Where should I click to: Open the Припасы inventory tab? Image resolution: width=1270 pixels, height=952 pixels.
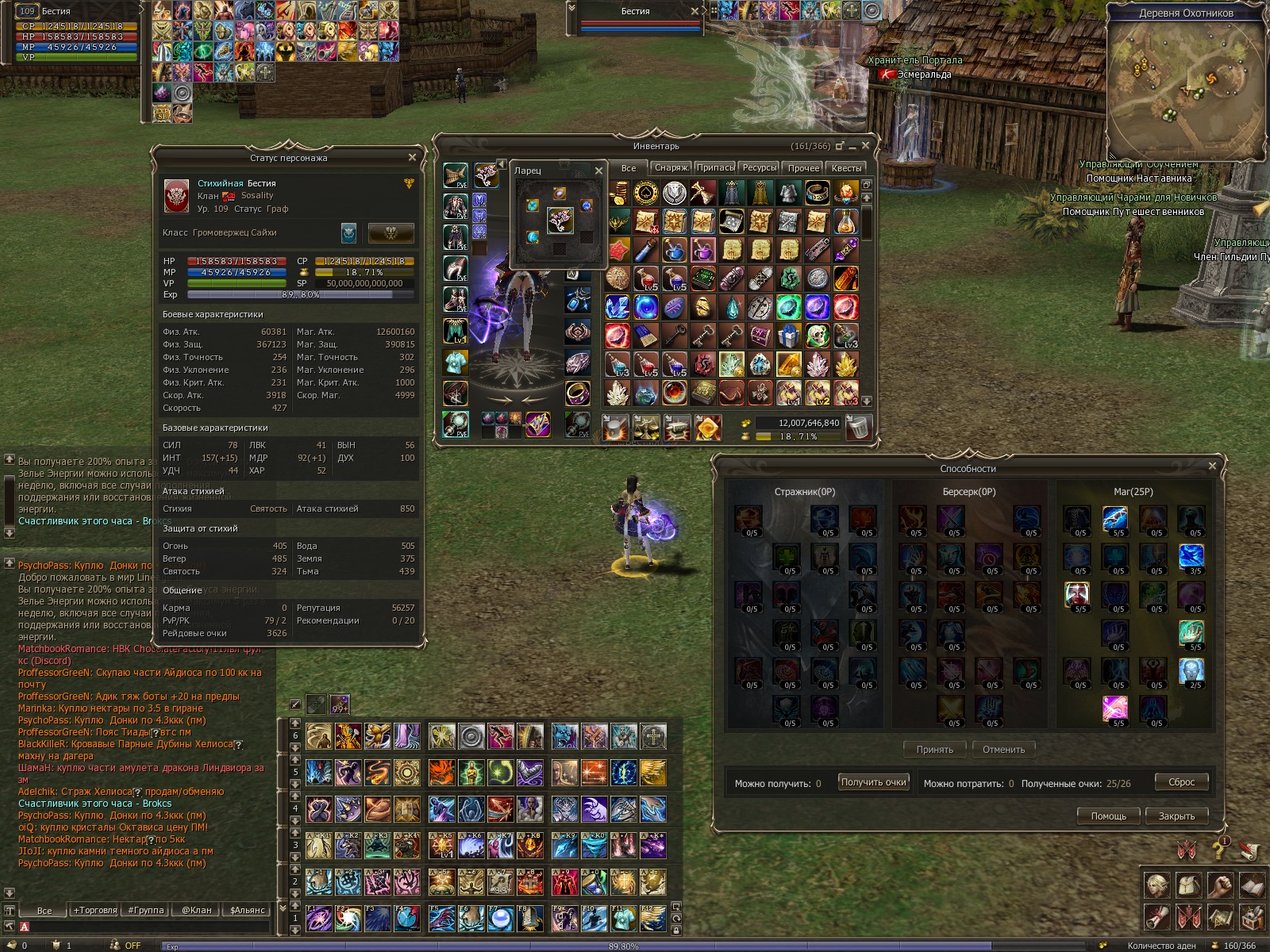point(715,168)
